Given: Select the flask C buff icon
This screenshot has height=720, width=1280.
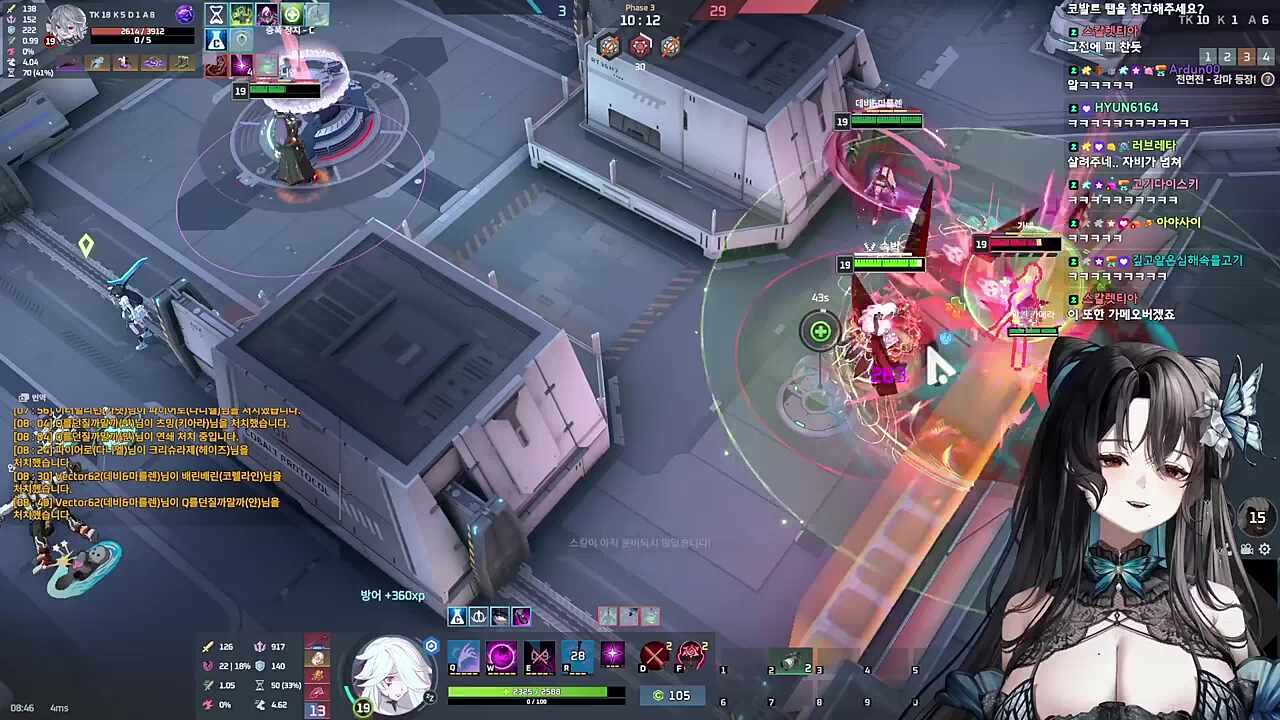Looking at the screenshot, I should click(x=215, y=40).
